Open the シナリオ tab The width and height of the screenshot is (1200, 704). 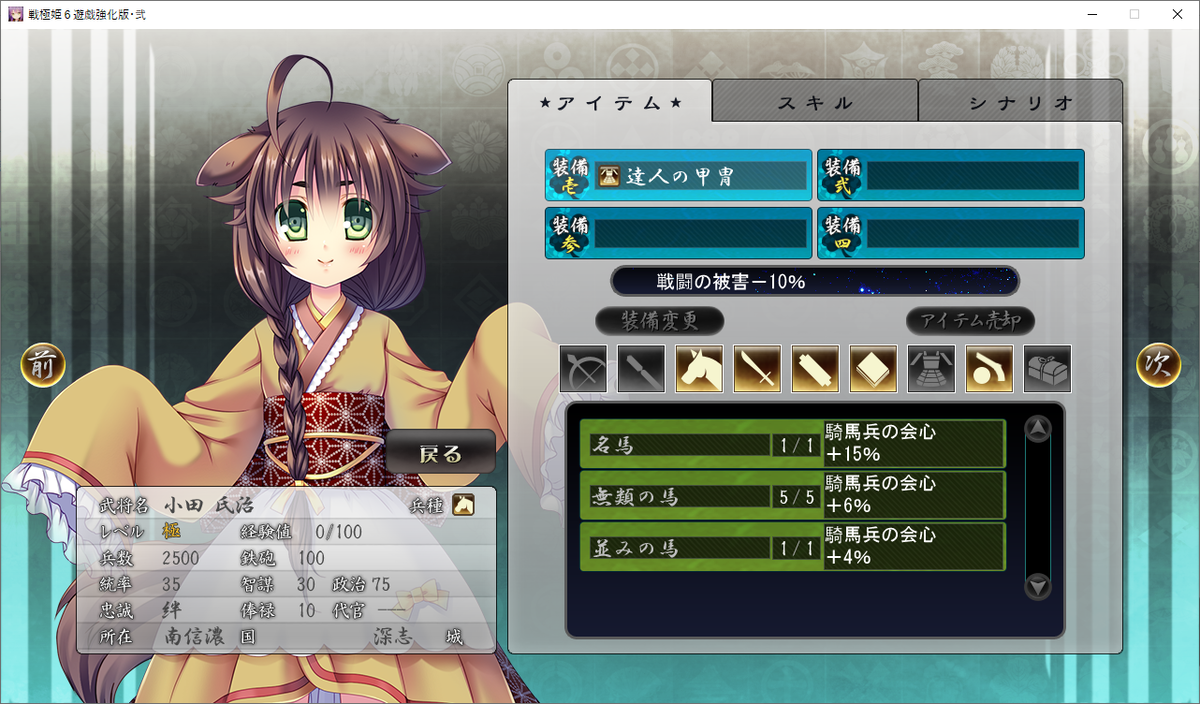pyautogui.click(x=1020, y=102)
